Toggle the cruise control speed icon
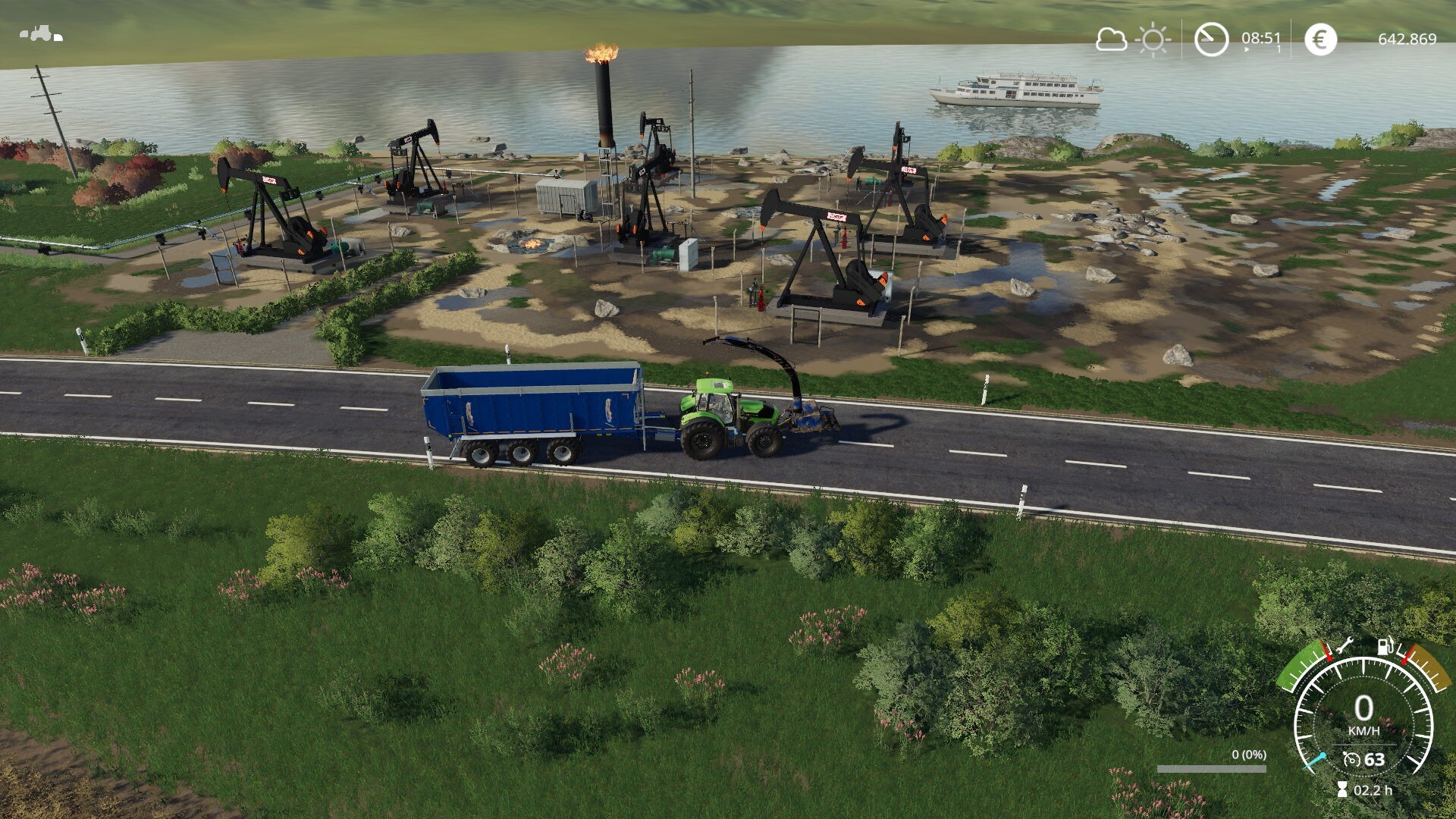 click(1351, 760)
